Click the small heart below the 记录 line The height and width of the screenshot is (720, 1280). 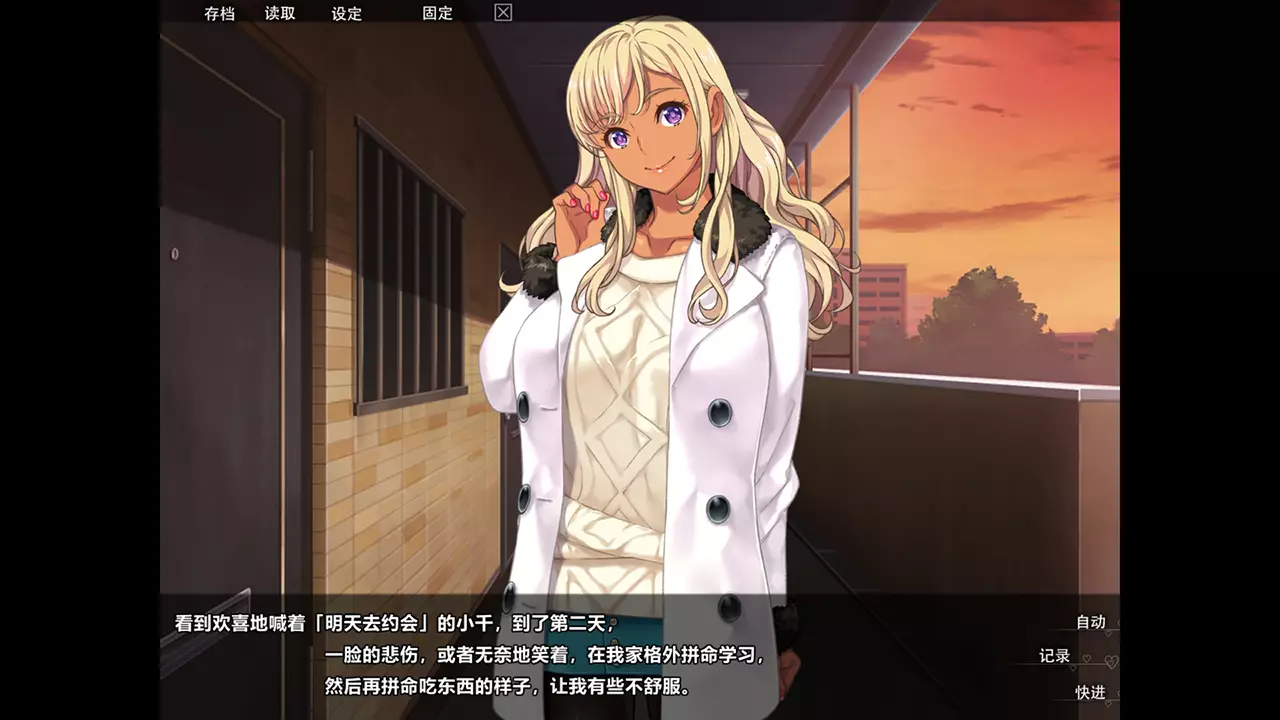click(x=1073, y=667)
